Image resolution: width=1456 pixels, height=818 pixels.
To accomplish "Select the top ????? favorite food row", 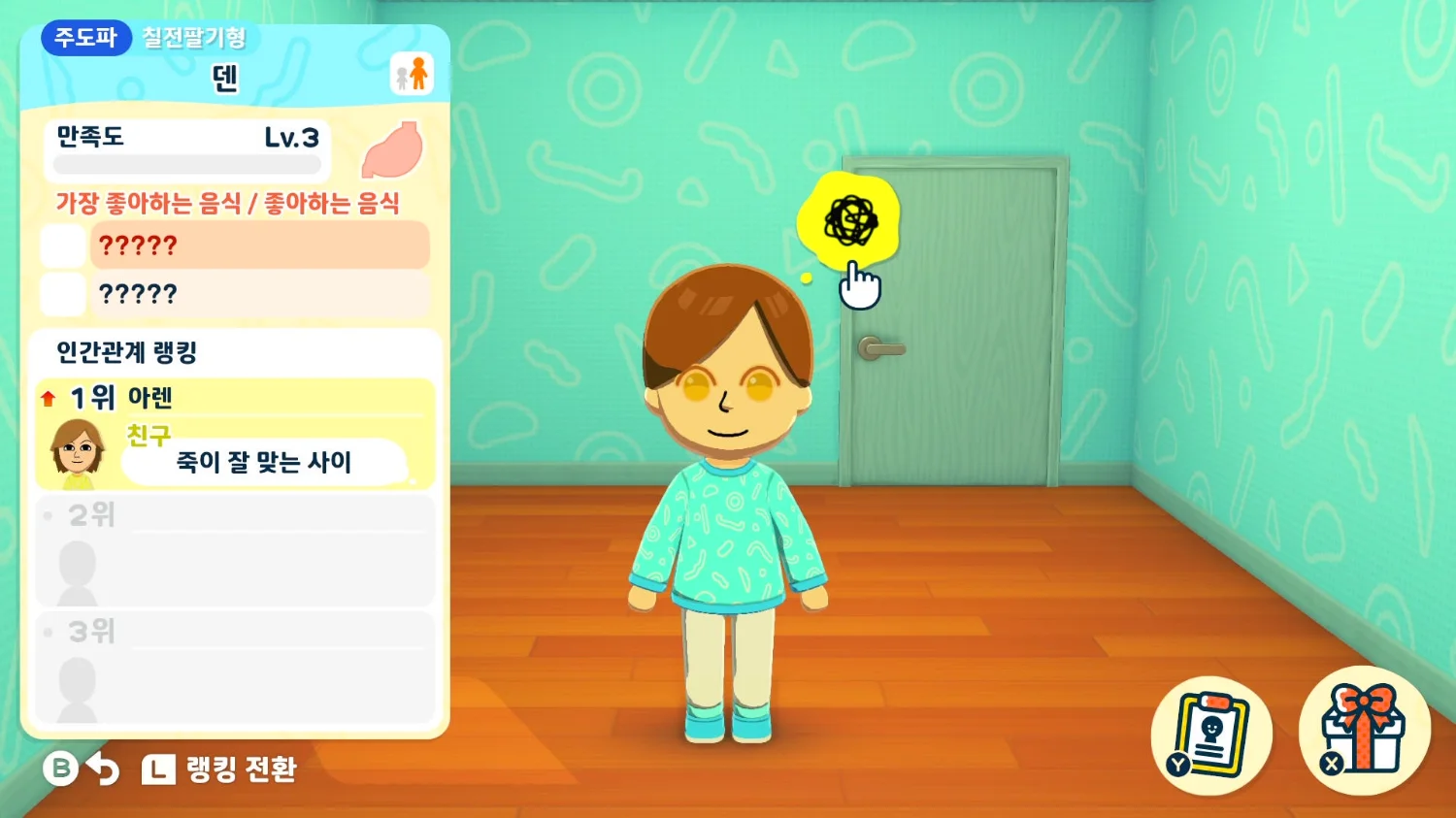I will coord(258,245).
